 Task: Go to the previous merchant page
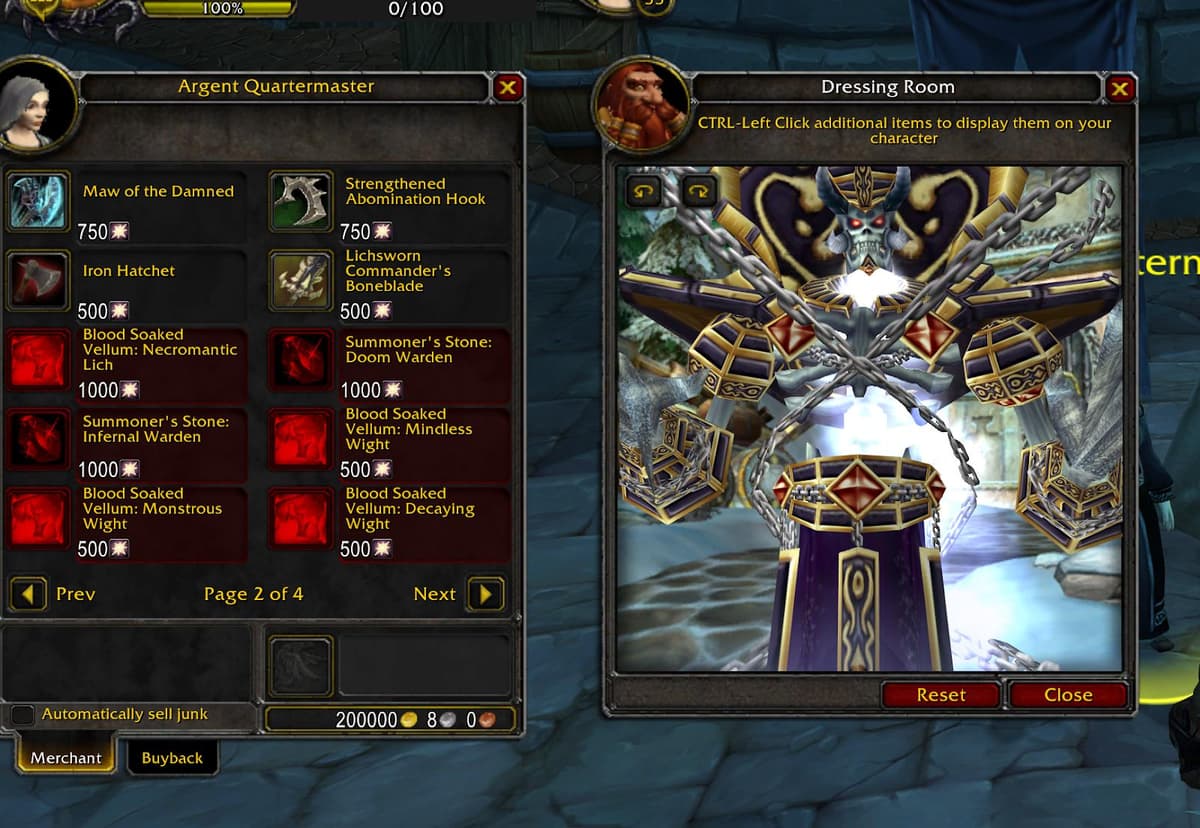point(28,594)
